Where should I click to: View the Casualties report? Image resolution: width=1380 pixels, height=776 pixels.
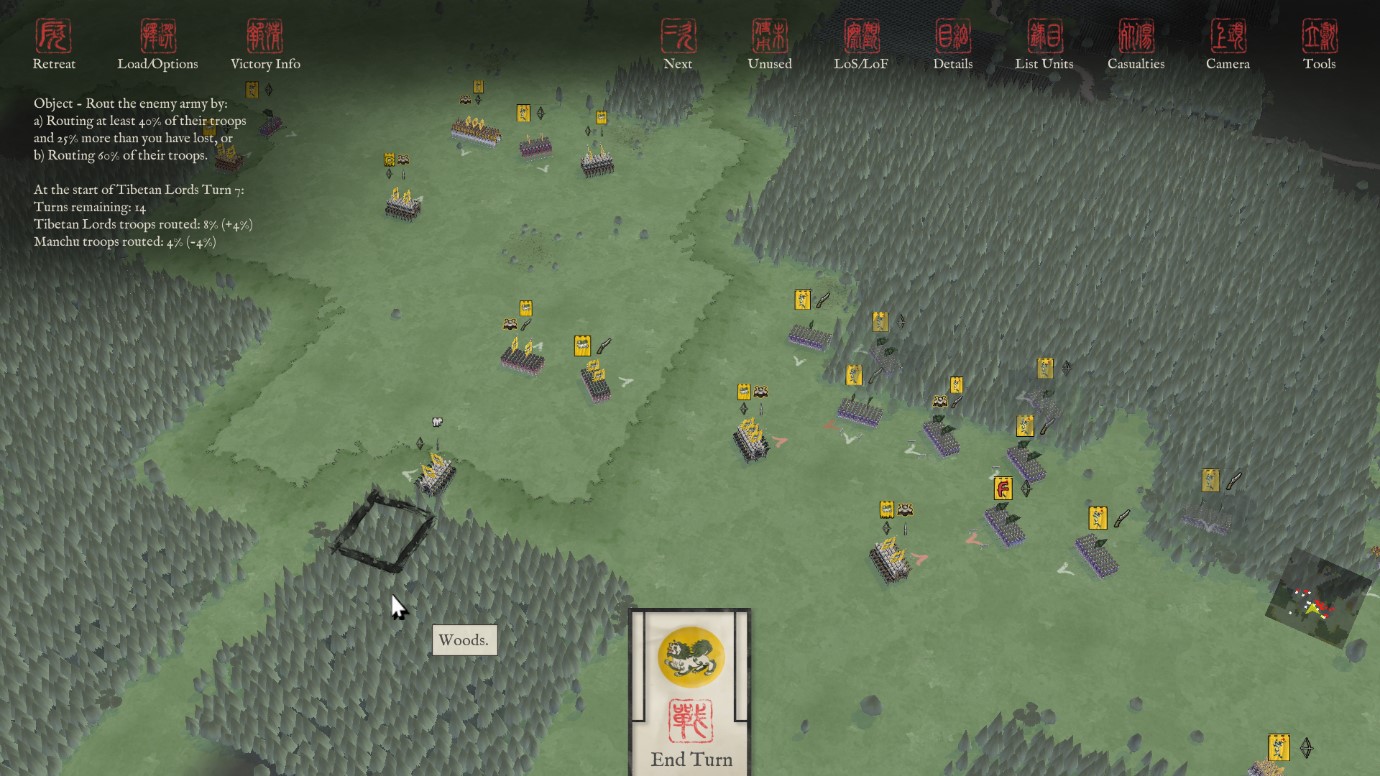1136,45
